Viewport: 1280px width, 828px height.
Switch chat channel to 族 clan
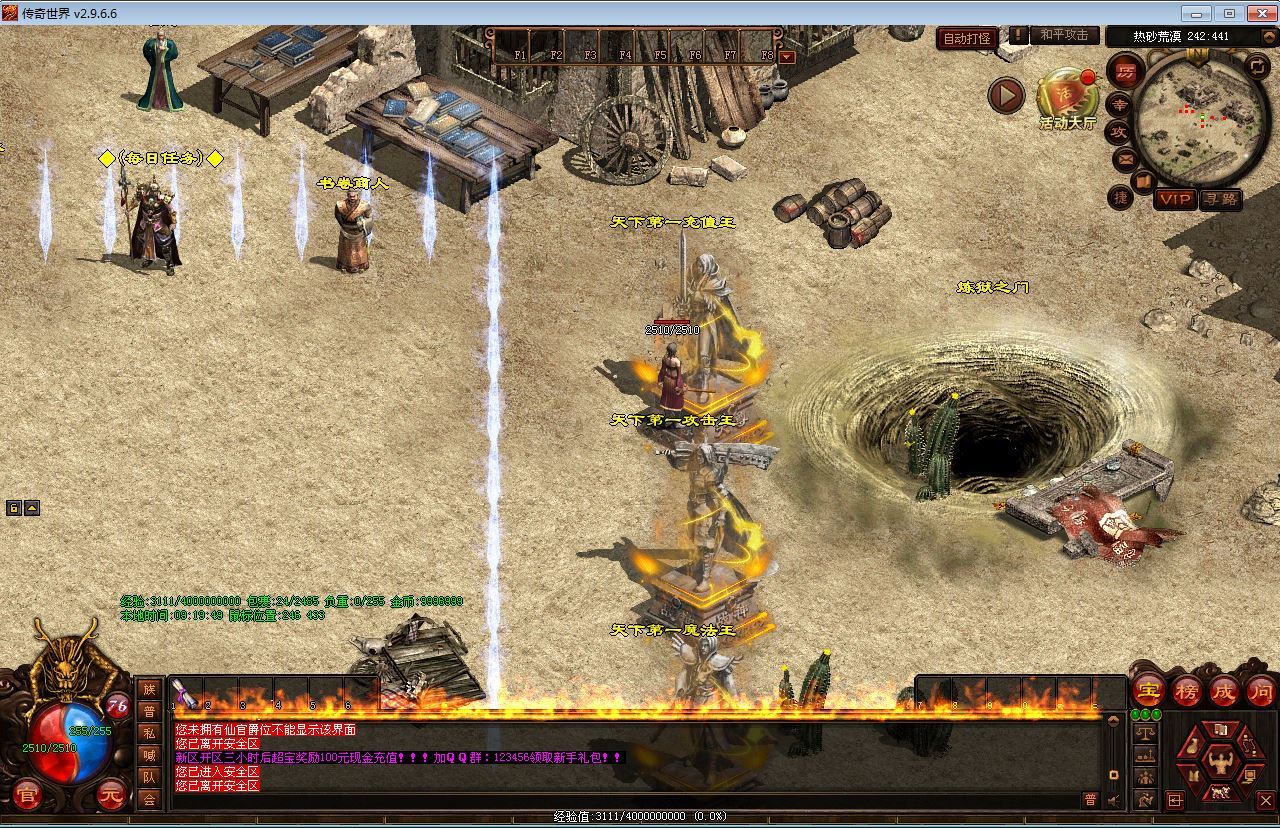click(x=149, y=689)
